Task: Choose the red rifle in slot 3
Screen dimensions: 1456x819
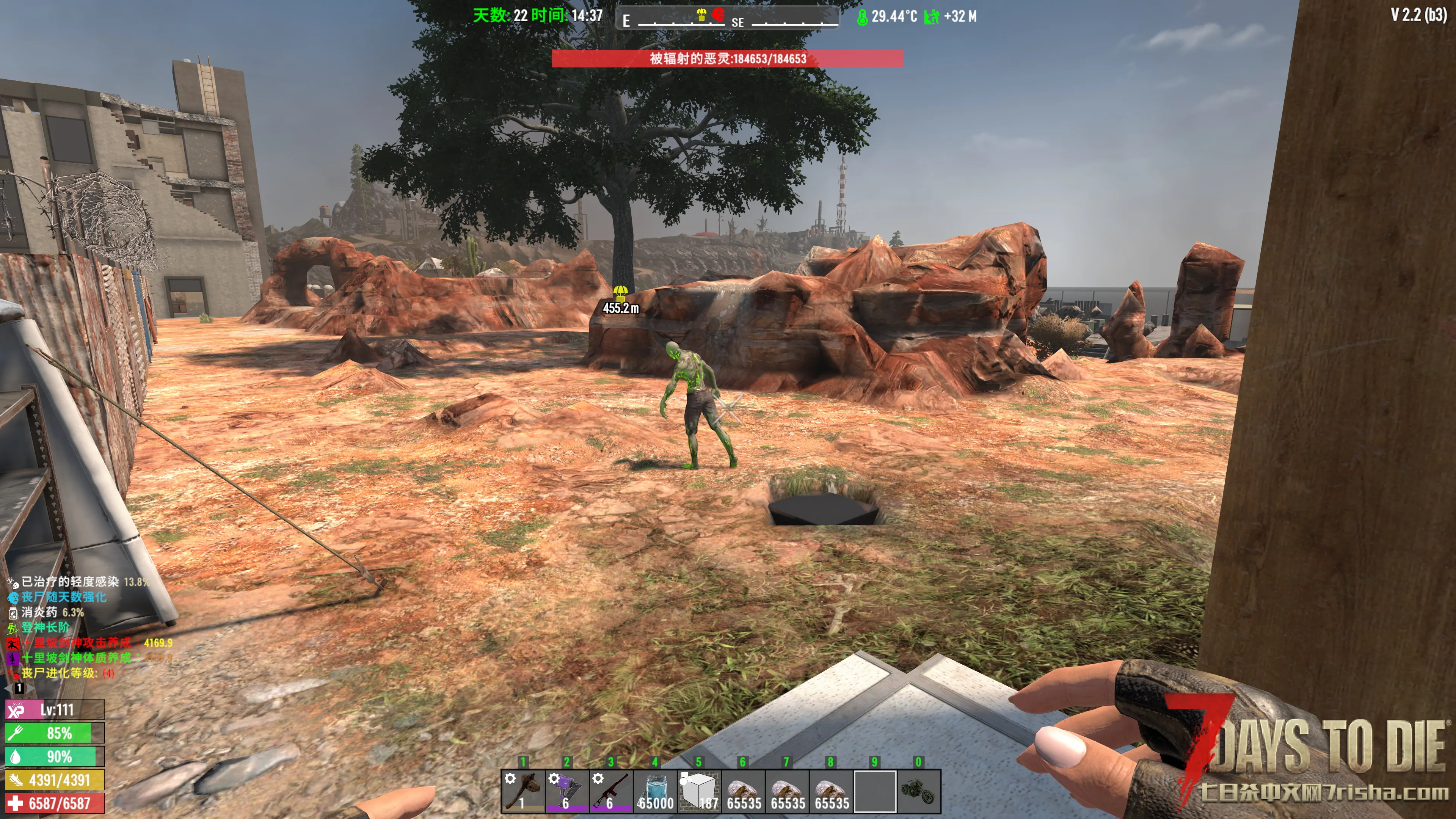Action: click(x=611, y=791)
